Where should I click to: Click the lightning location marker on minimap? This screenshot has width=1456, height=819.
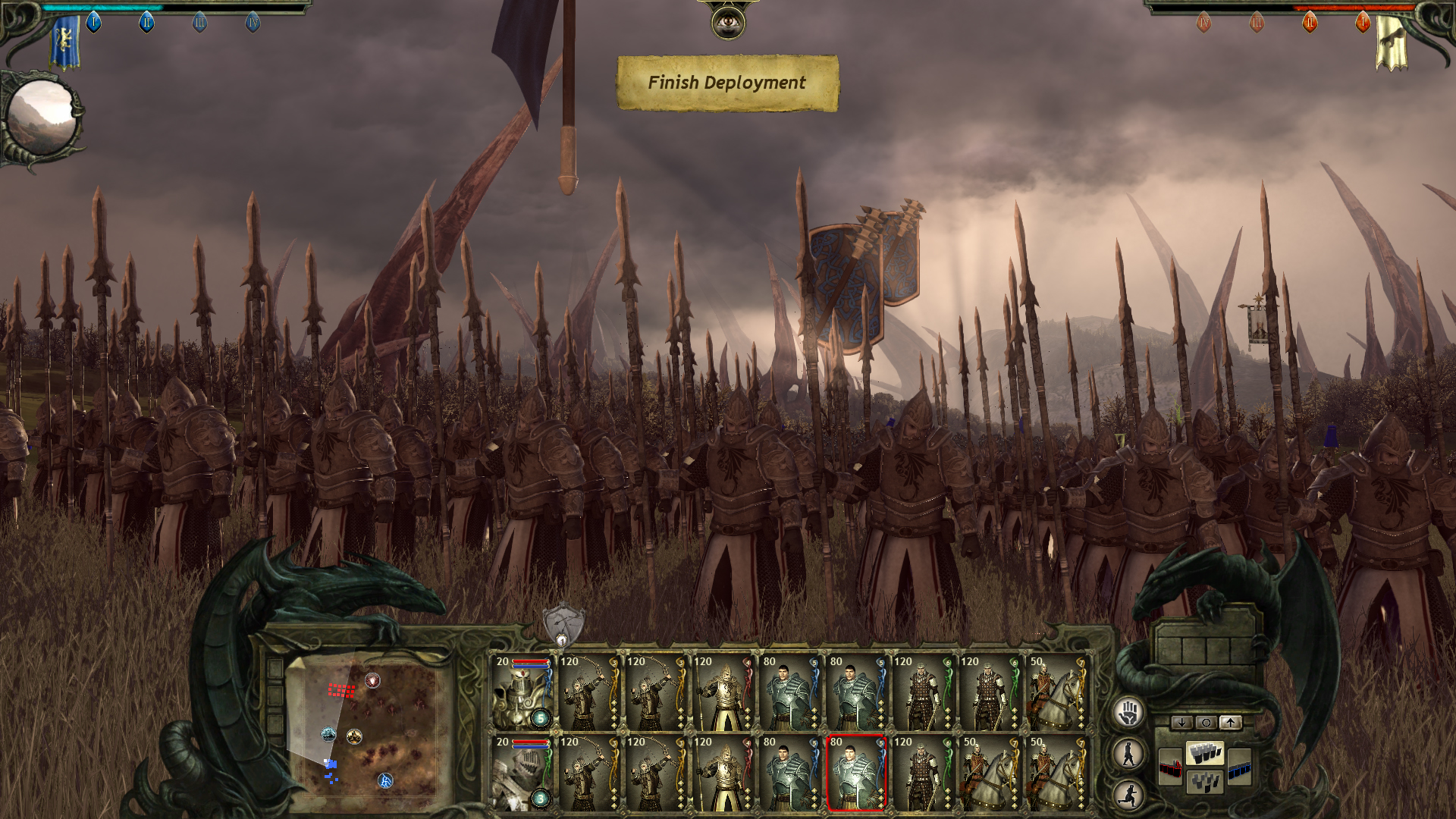point(385,780)
